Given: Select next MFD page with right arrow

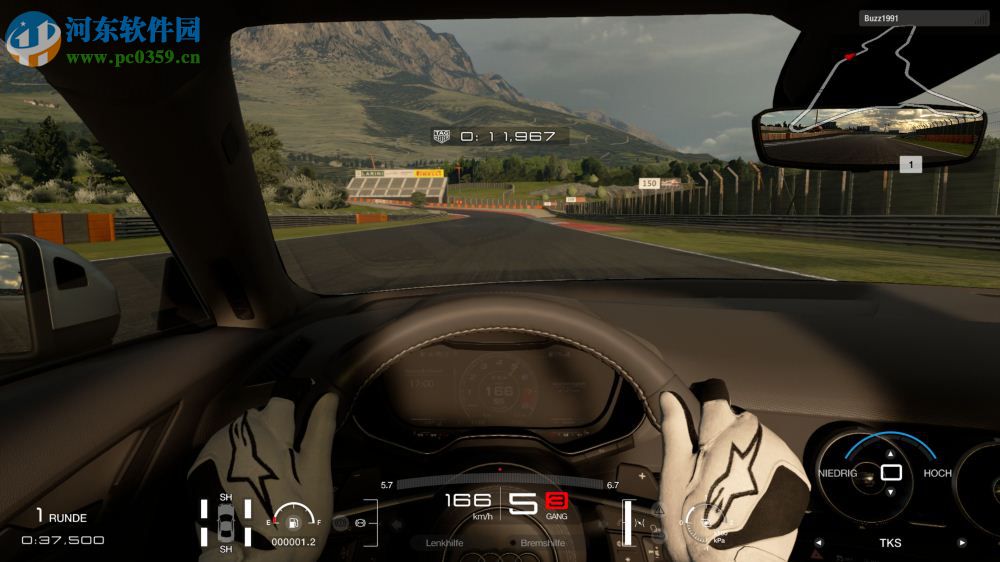Looking at the screenshot, I should pyautogui.click(x=962, y=543).
